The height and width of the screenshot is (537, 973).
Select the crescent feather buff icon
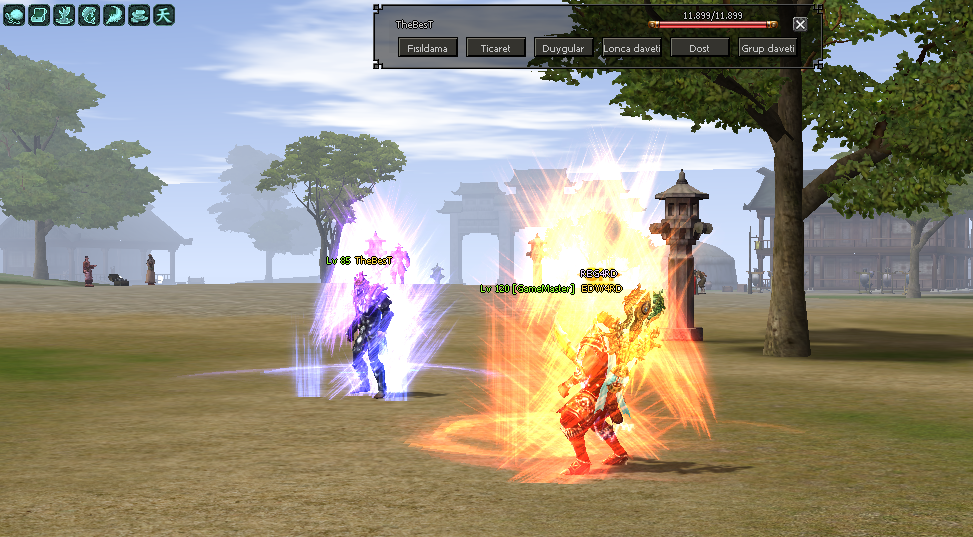(115, 14)
